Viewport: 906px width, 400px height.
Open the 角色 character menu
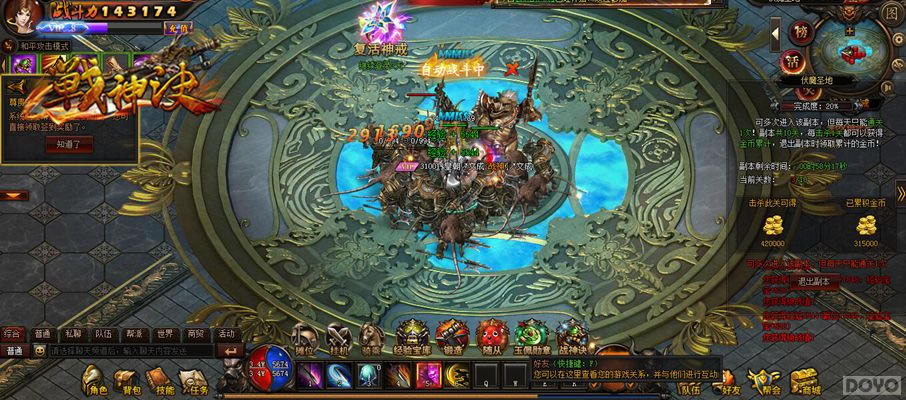click(x=96, y=380)
